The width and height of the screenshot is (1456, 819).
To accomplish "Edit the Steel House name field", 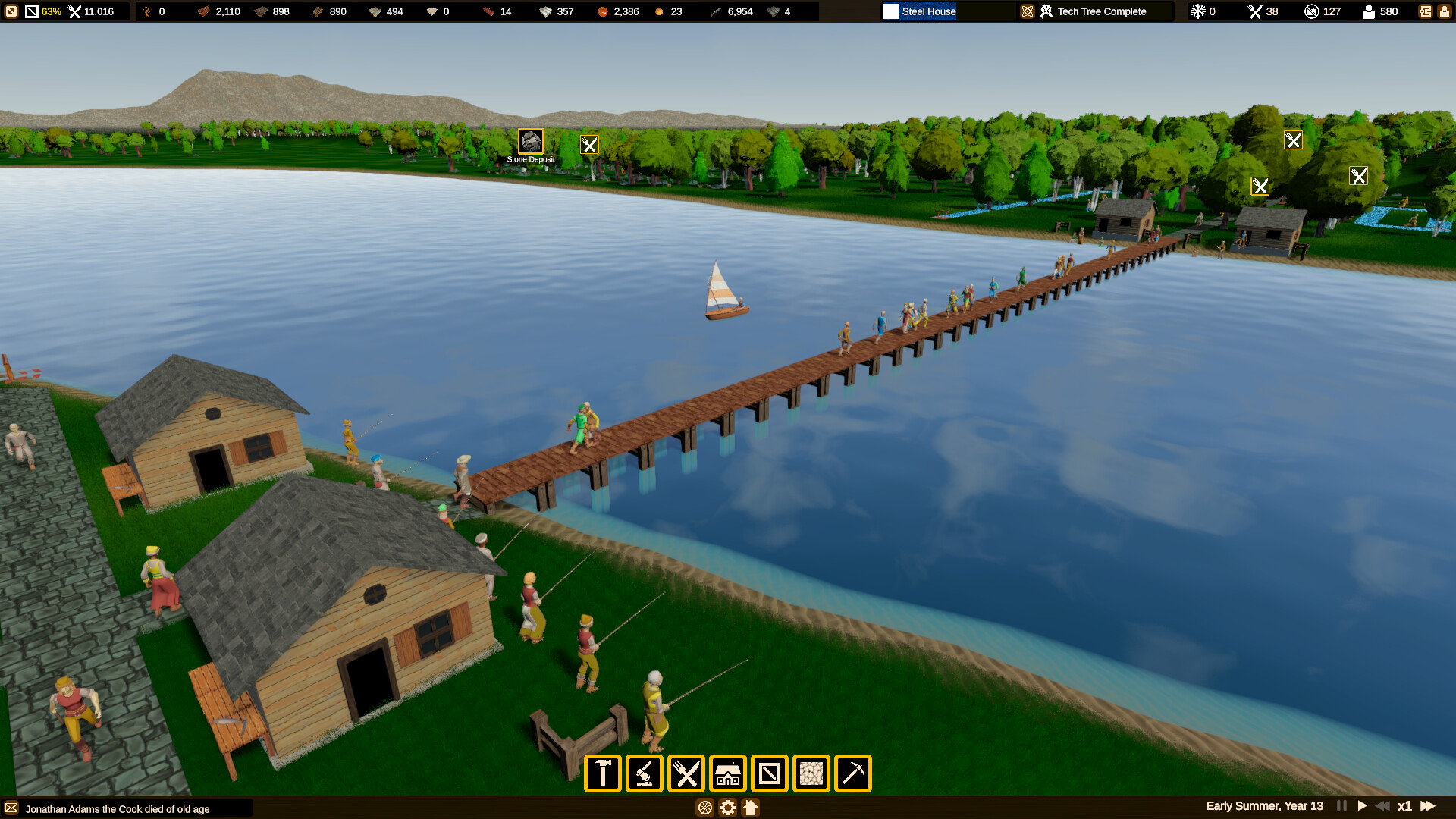I will point(927,11).
